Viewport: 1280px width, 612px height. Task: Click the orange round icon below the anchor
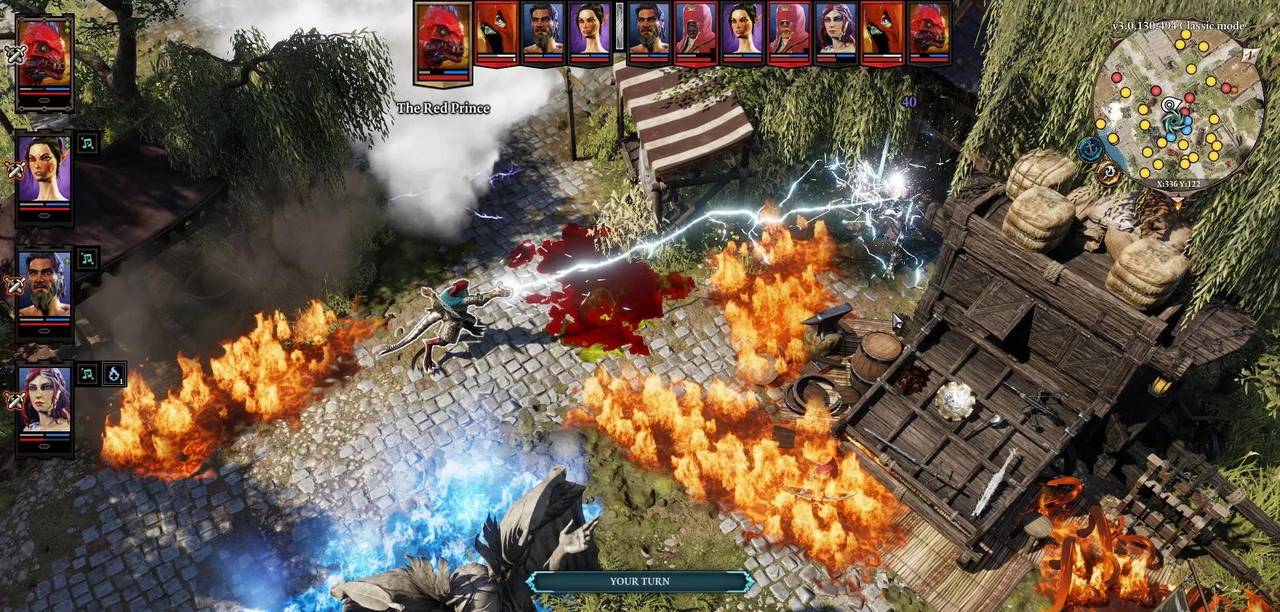coord(1109,173)
